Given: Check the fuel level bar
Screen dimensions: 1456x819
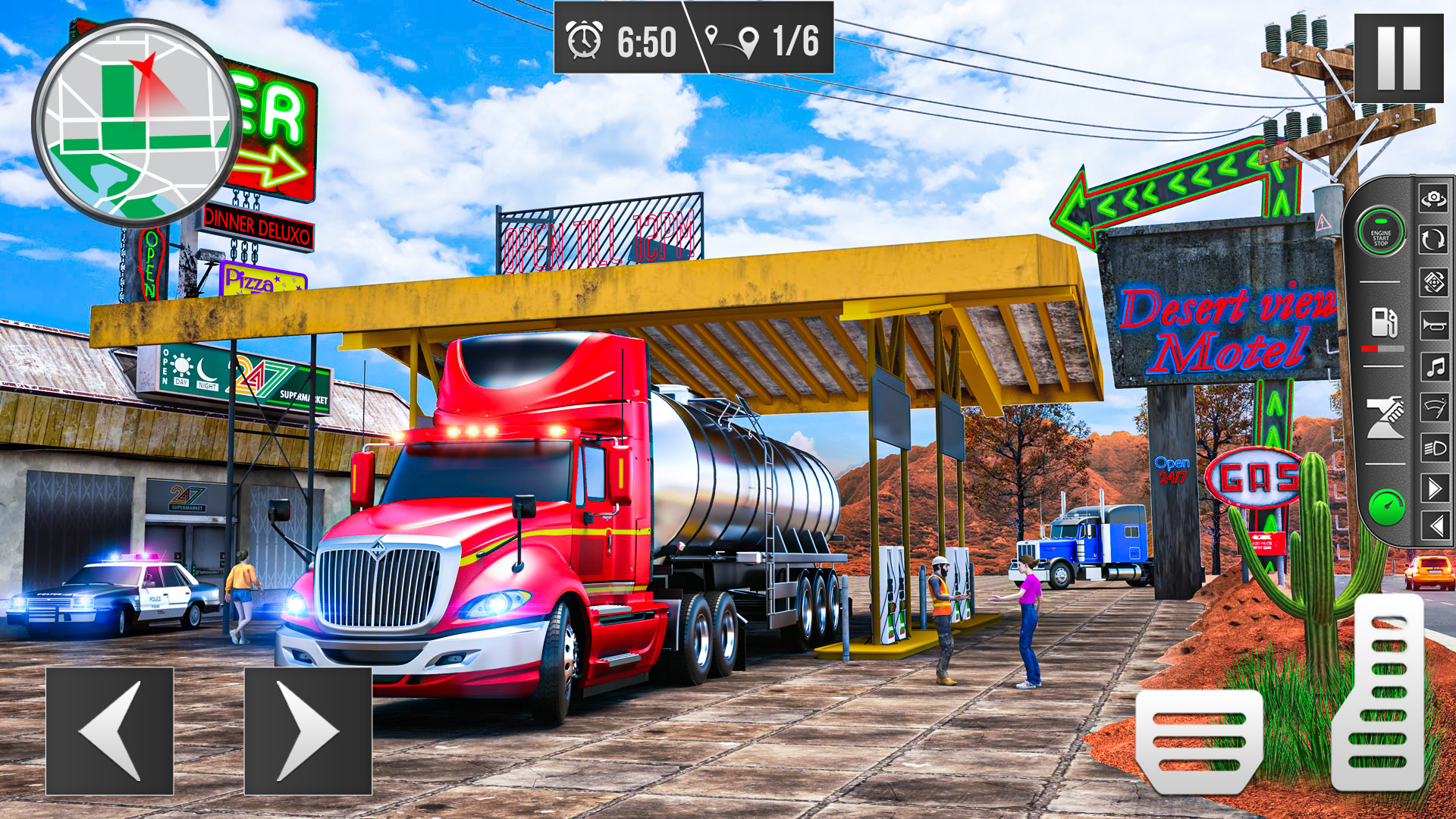Looking at the screenshot, I should coord(1383,348).
